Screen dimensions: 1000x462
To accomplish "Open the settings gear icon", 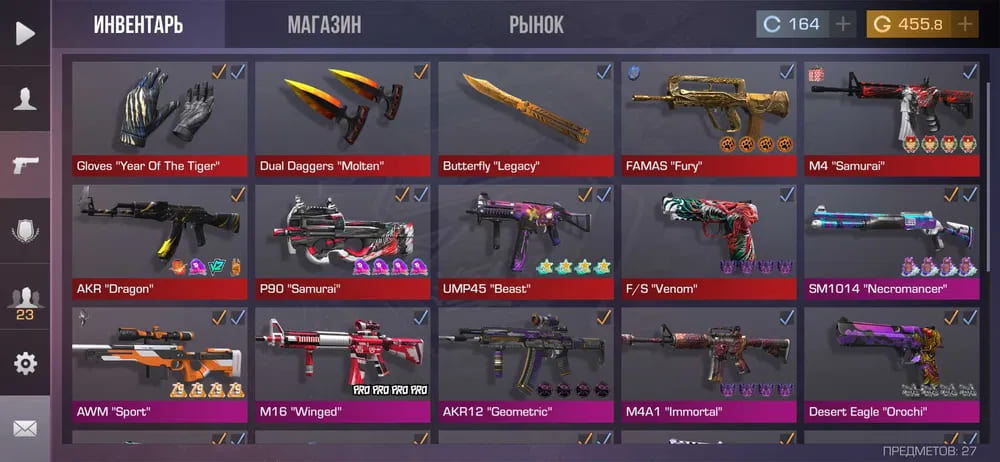I will pos(25,363).
